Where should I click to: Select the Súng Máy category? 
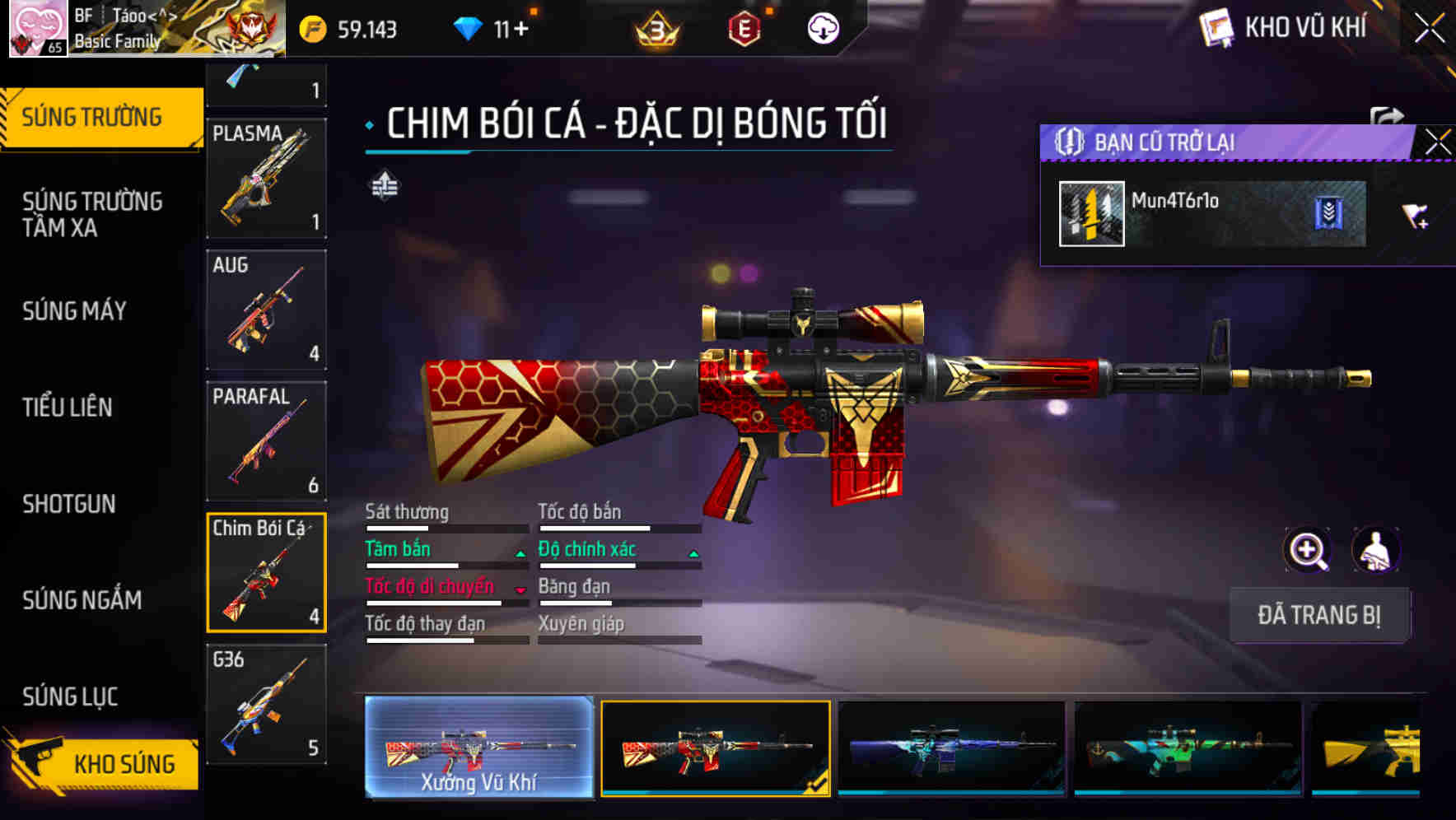(75, 311)
